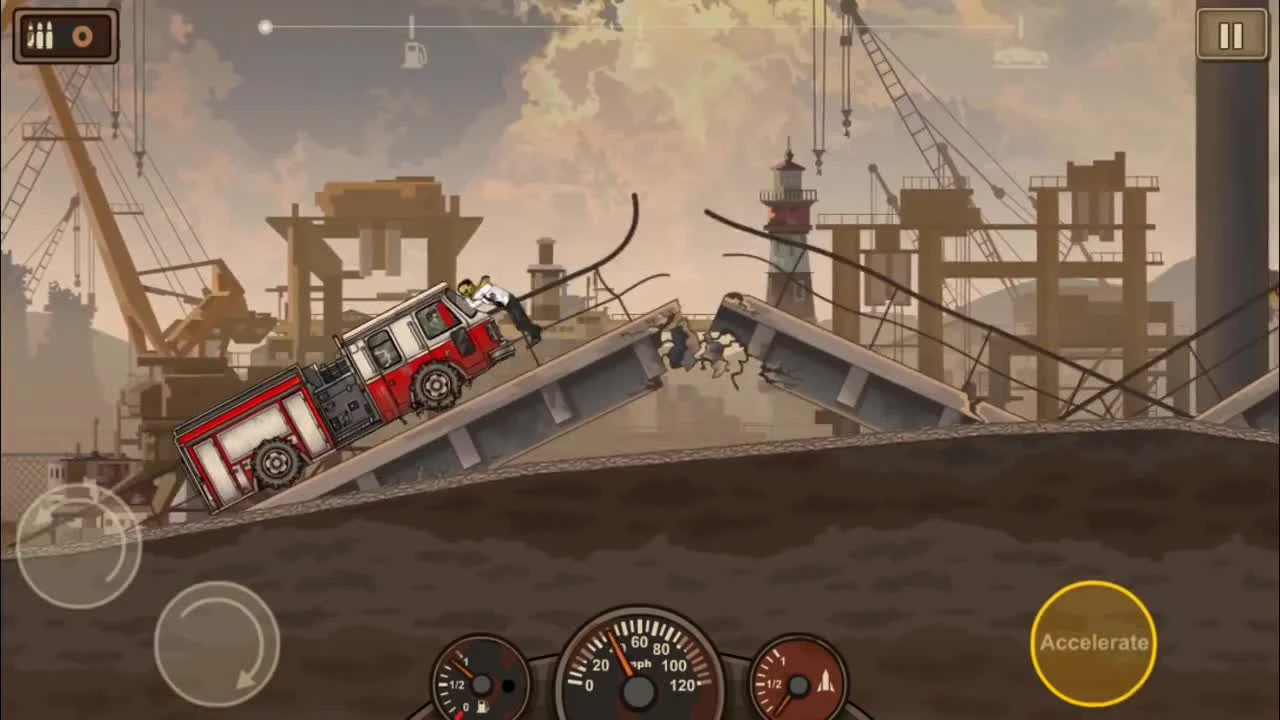The height and width of the screenshot is (720, 1280).
Task: Tap the white progress marker dot at the top
Action: [265, 27]
